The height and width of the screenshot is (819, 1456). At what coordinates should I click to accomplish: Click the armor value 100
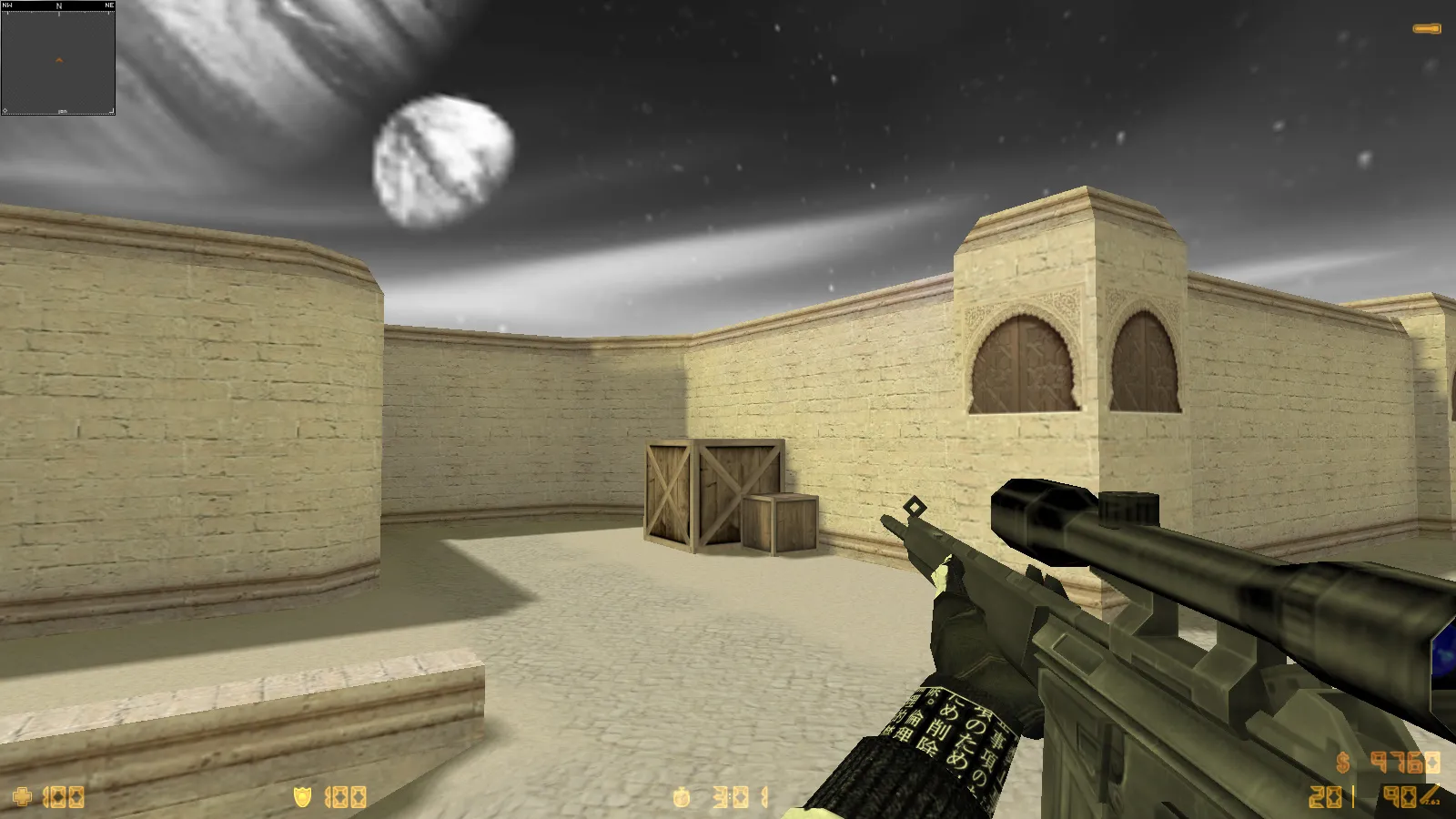tap(346, 796)
